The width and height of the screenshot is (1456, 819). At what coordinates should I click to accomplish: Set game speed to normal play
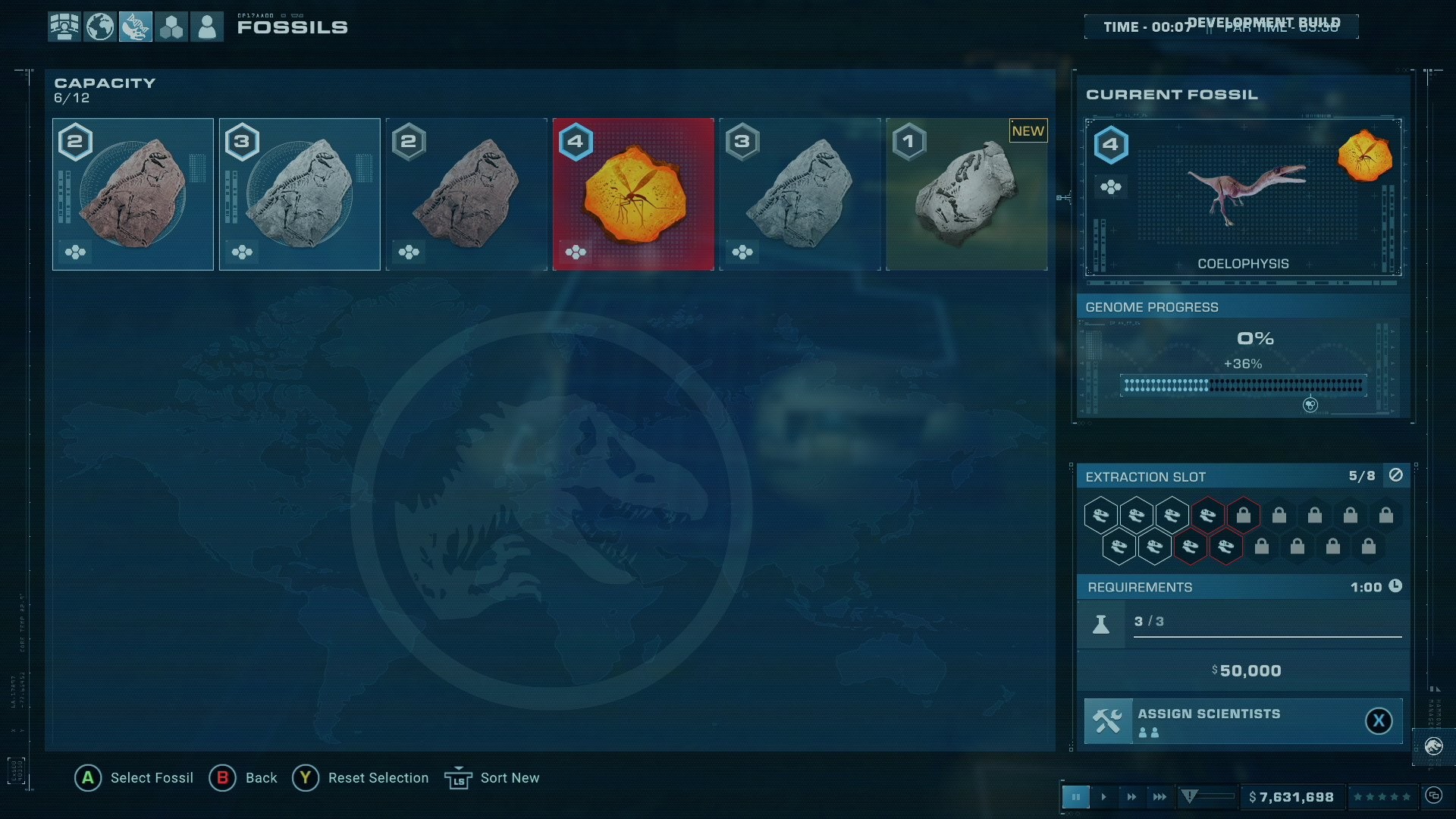(1103, 797)
